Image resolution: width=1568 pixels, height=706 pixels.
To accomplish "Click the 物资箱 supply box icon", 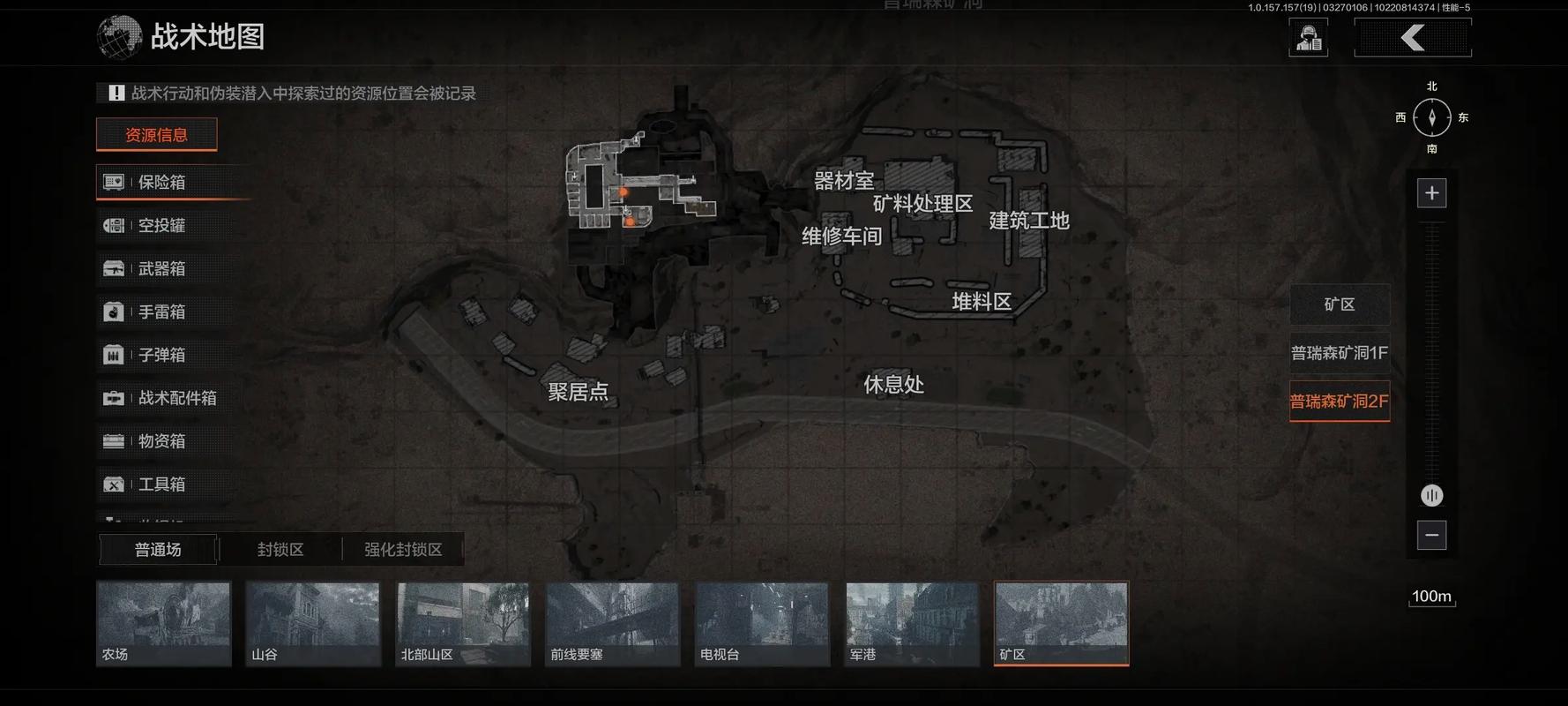I will click(113, 441).
